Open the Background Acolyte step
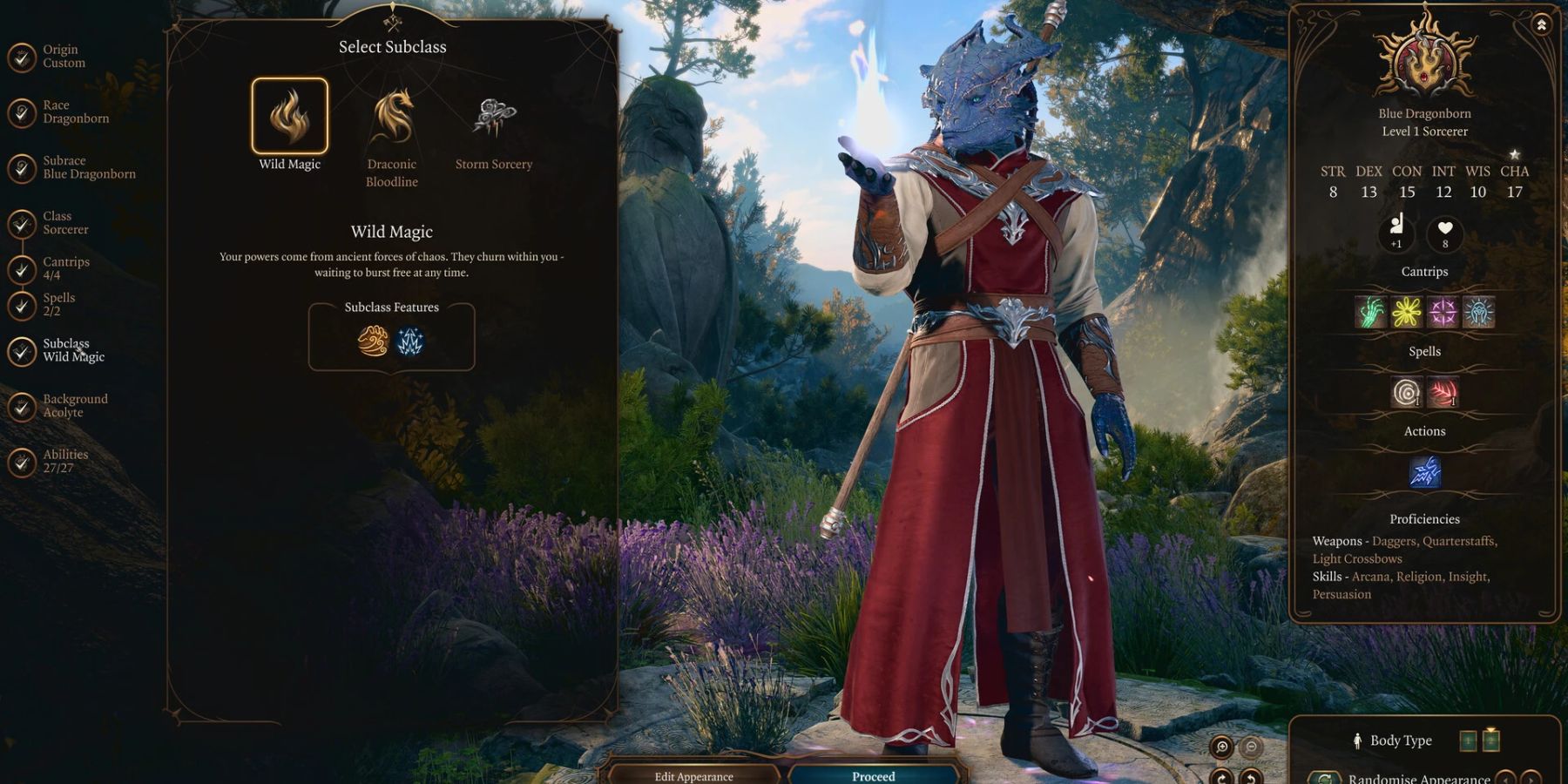 point(75,406)
